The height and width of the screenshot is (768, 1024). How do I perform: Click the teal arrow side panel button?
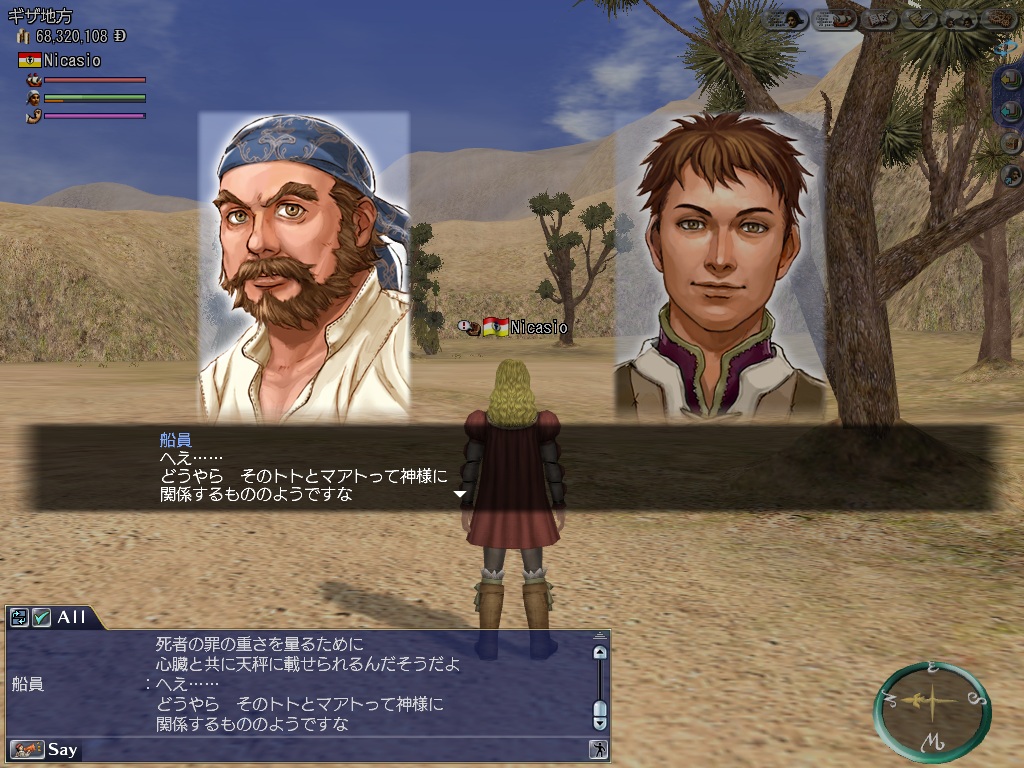(1011, 110)
